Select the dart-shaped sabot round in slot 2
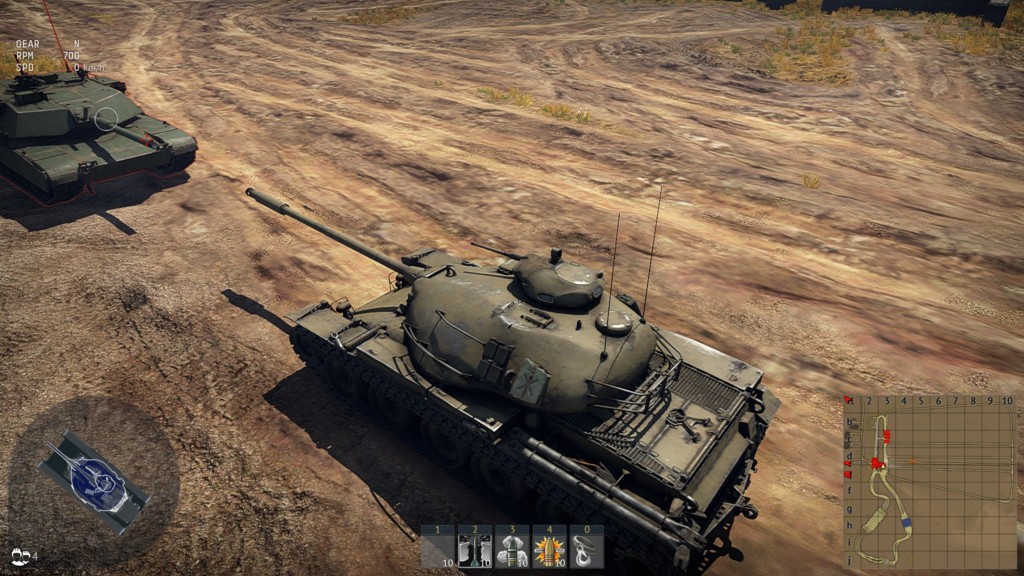This screenshot has width=1024, height=576. click(x=474, y=547)
